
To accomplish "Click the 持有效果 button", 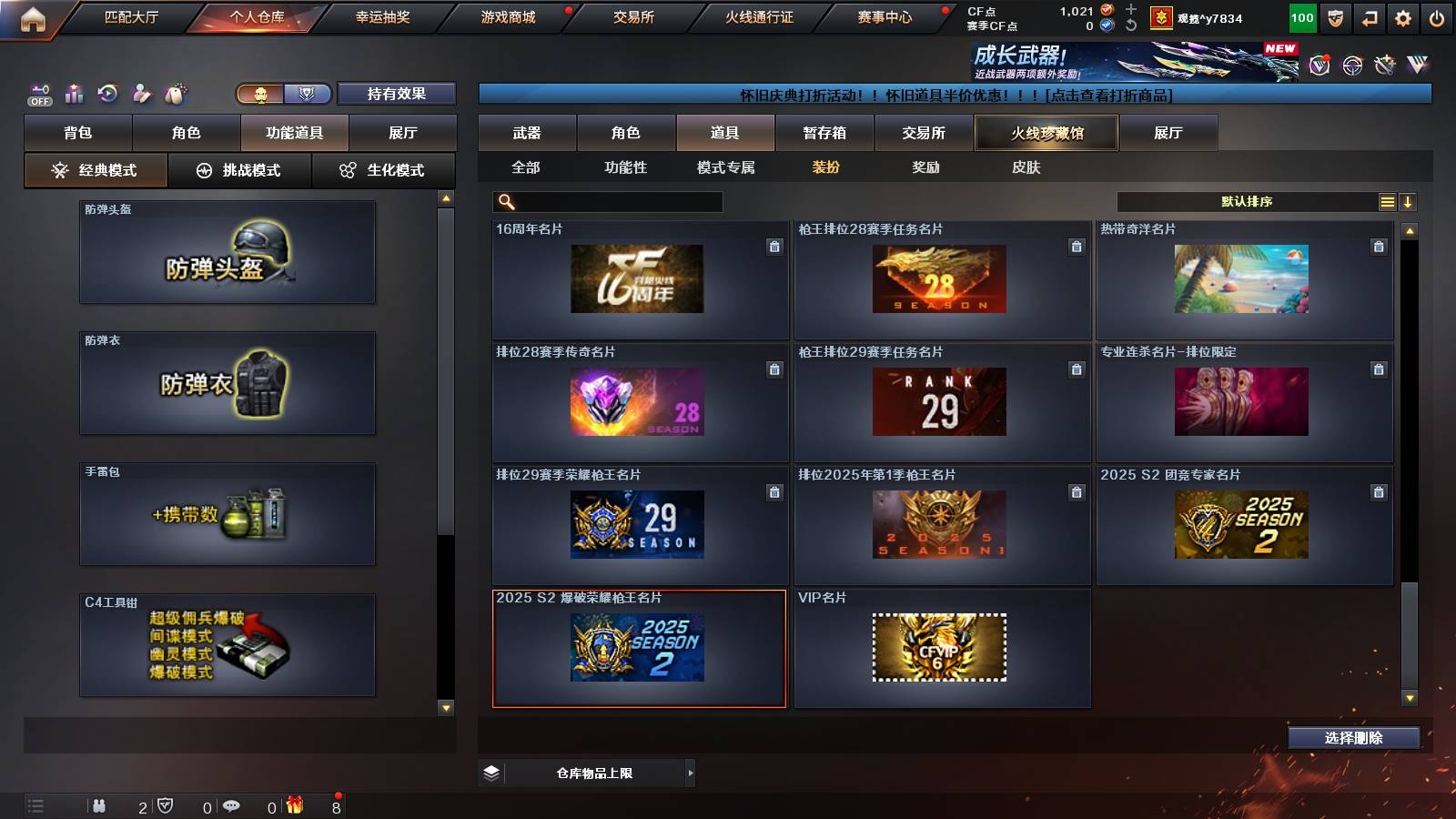I will [398, 93].
